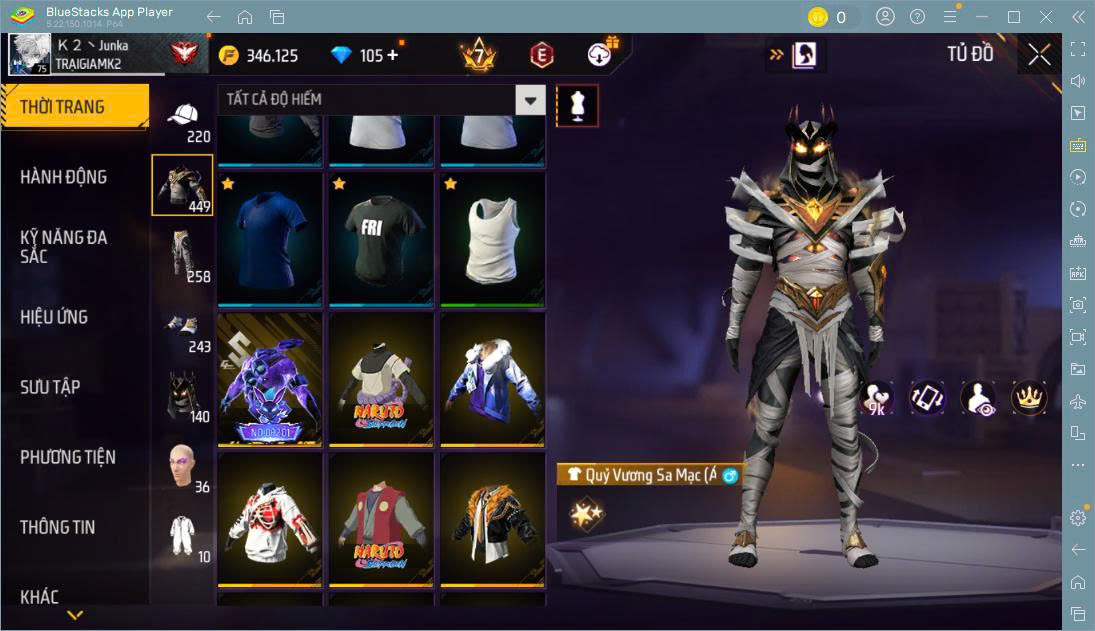Select the hat category with 220 items
The width and height of the screenshot is (1095, 631).
pyautogui.click(x=182, y=120)
